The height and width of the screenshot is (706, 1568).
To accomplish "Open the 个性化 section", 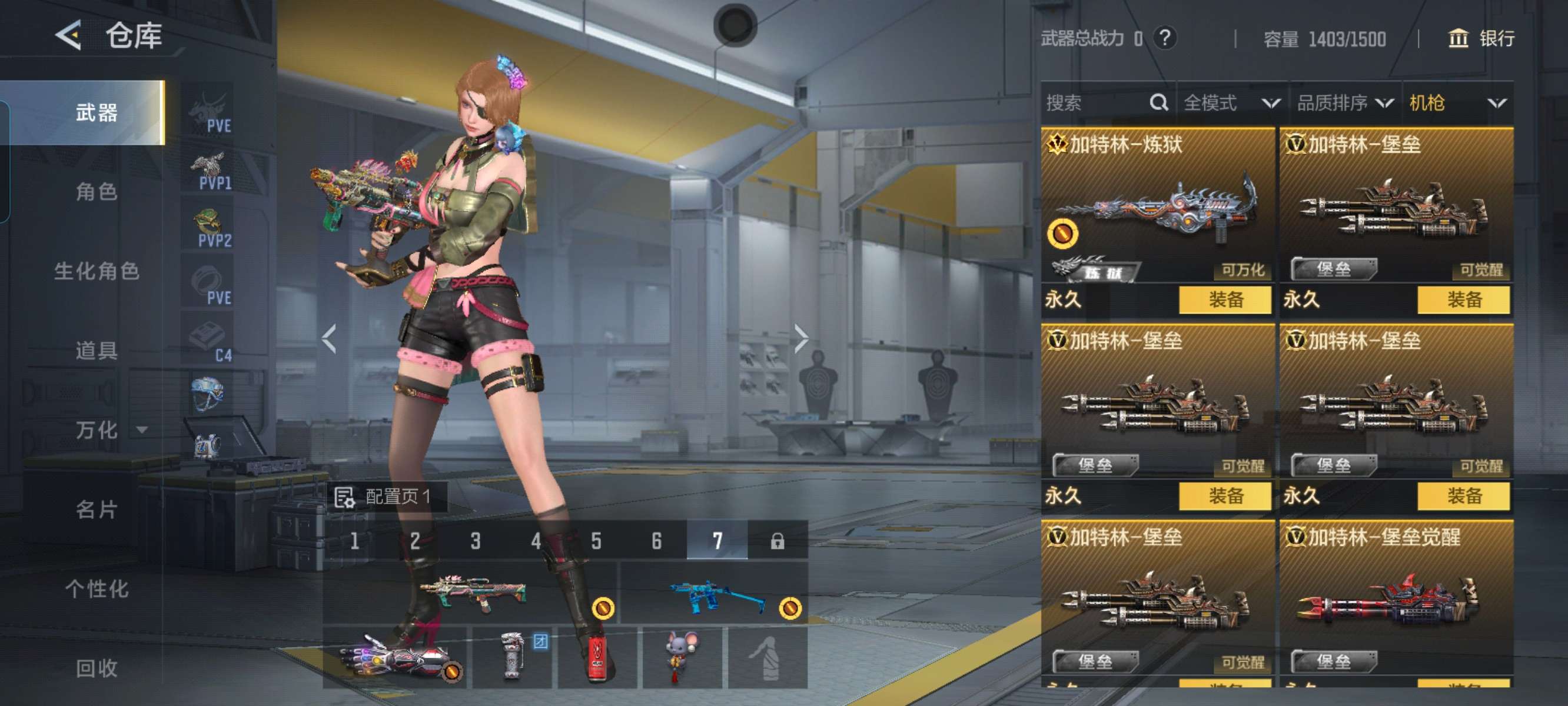I will click(96, 588).
